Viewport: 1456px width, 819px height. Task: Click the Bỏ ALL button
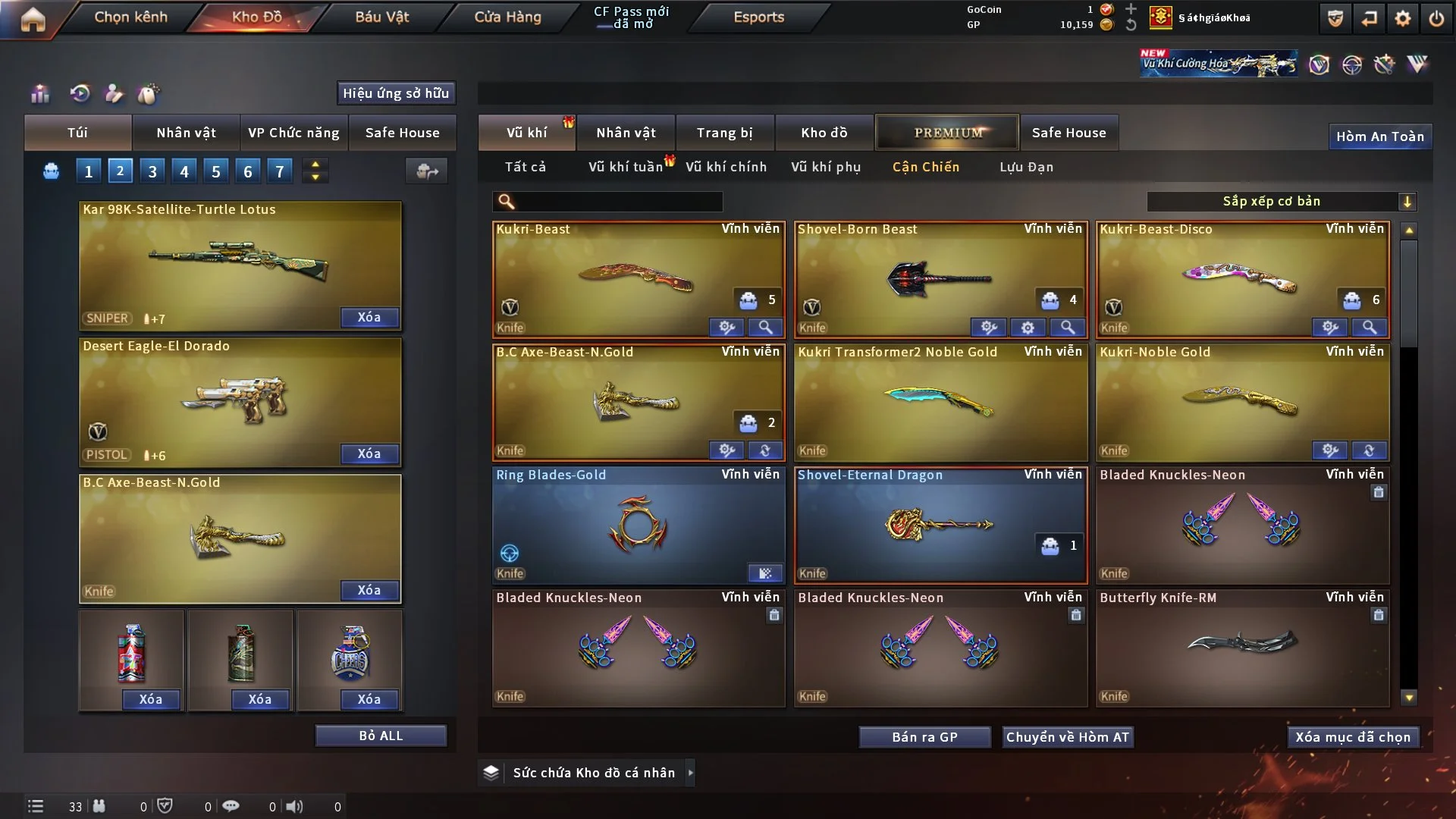(381, 735)
